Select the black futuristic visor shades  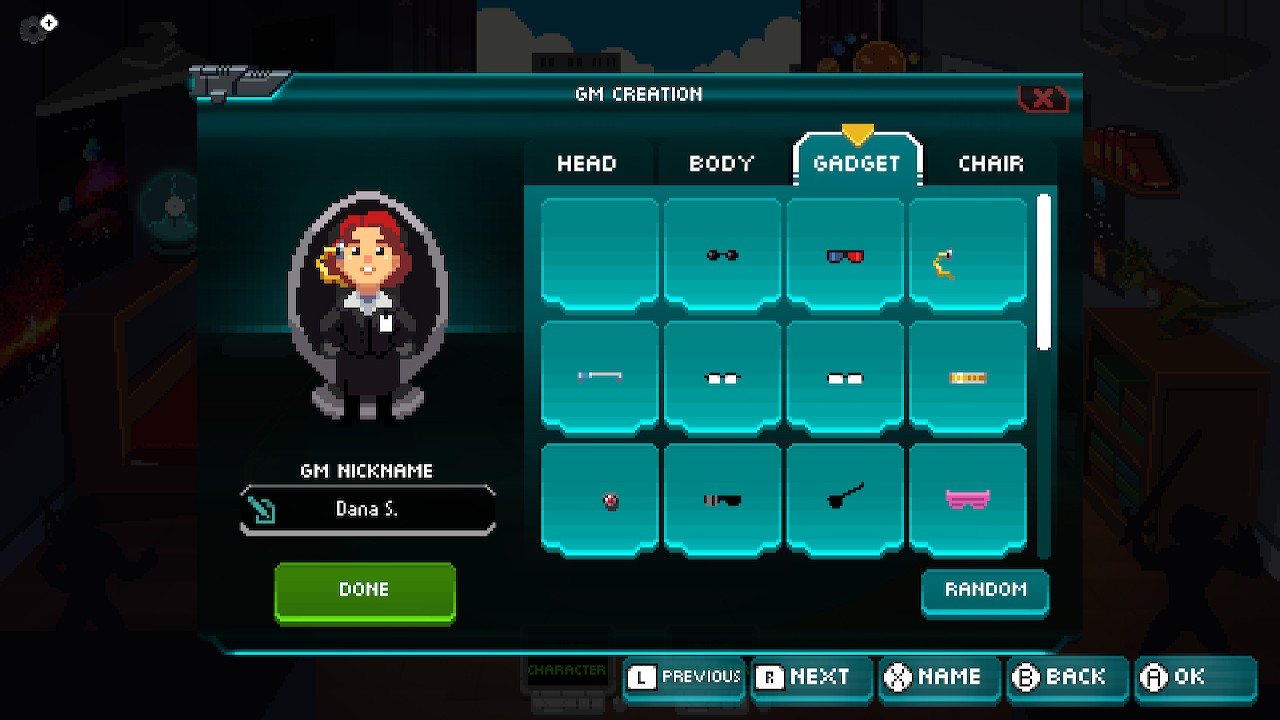722,497
